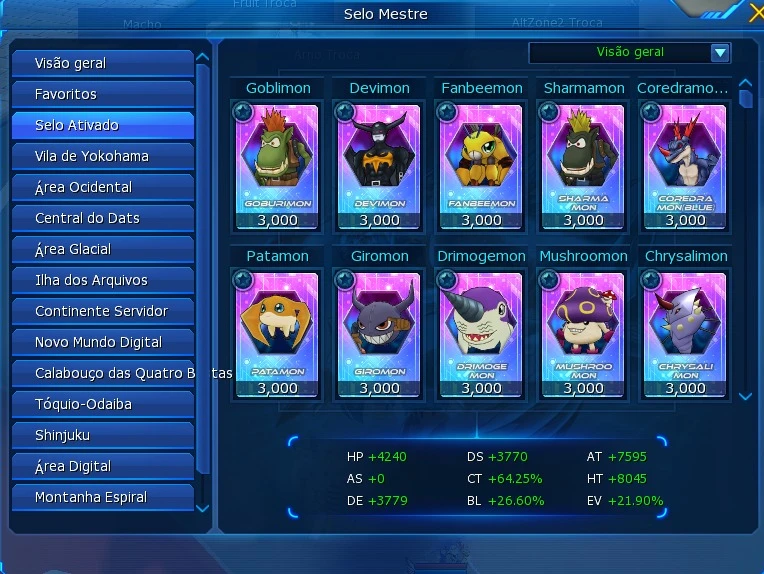Show Vila de Yokohama seals
Viewport: 764px width, 574px height.
tap(102, 156)
